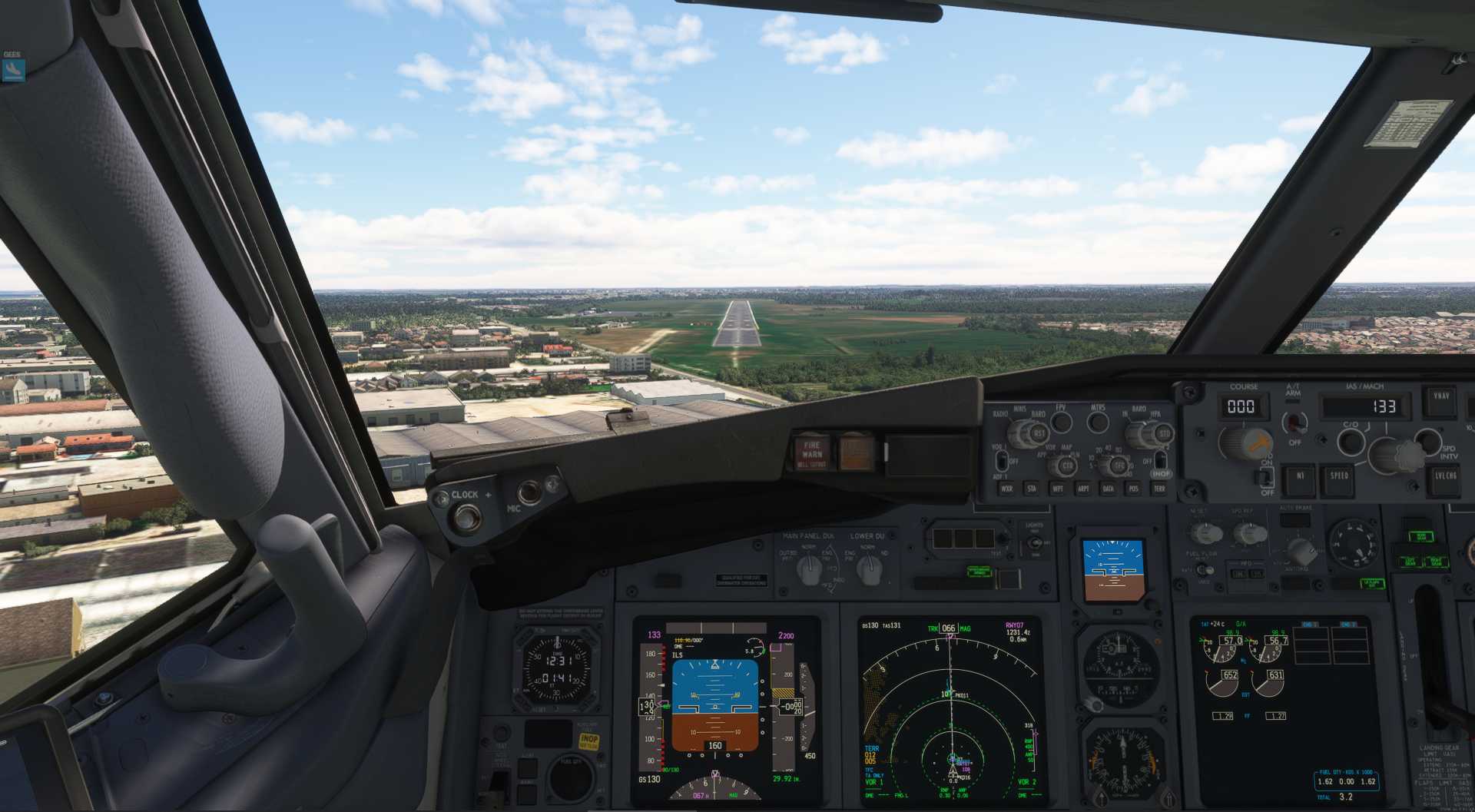The width and height of the screenshot is (1475, 812).
Task: Click the MTRS meters button
Action: coord(1098,422)
